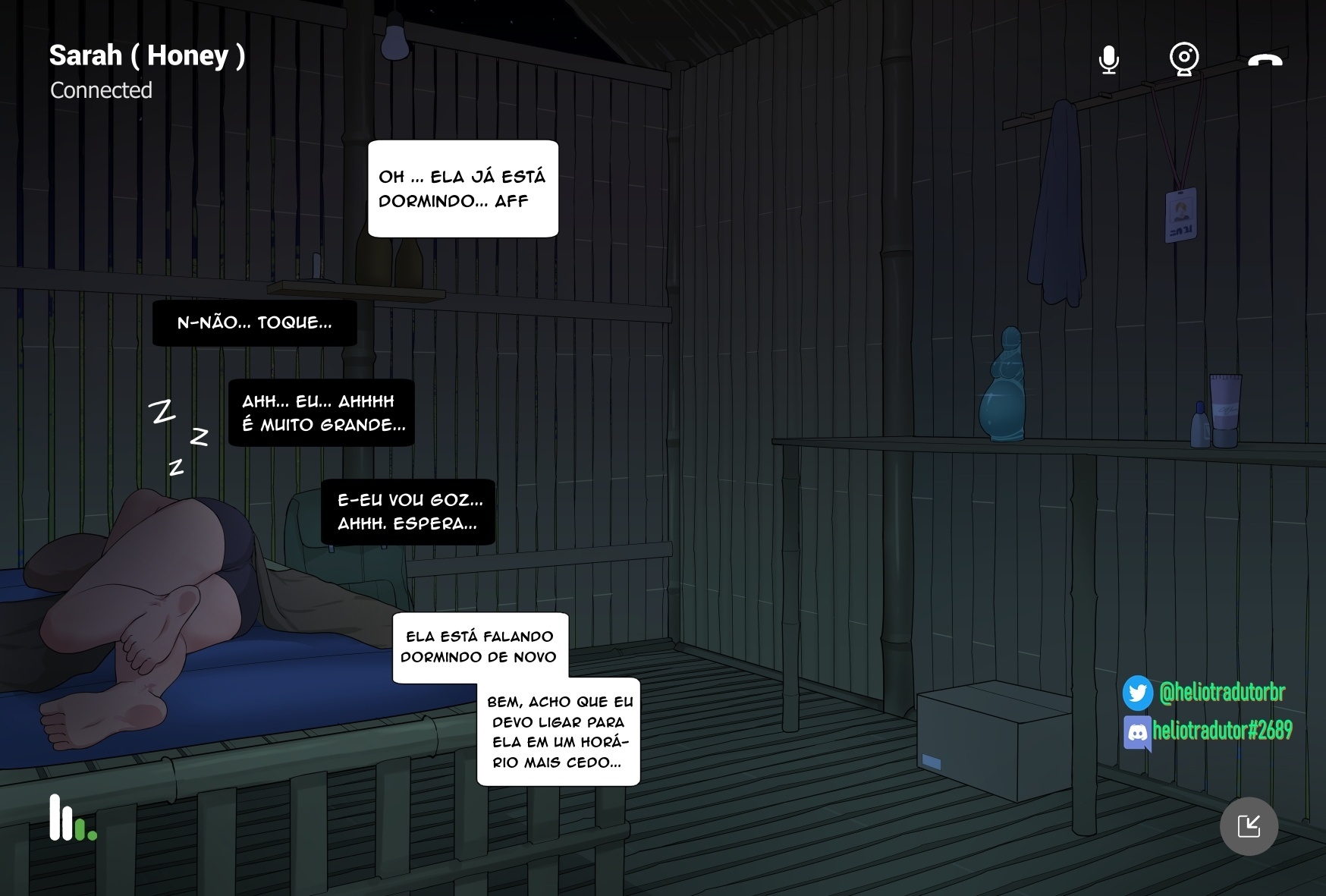Mute the call microphone

click(1108, 59)
